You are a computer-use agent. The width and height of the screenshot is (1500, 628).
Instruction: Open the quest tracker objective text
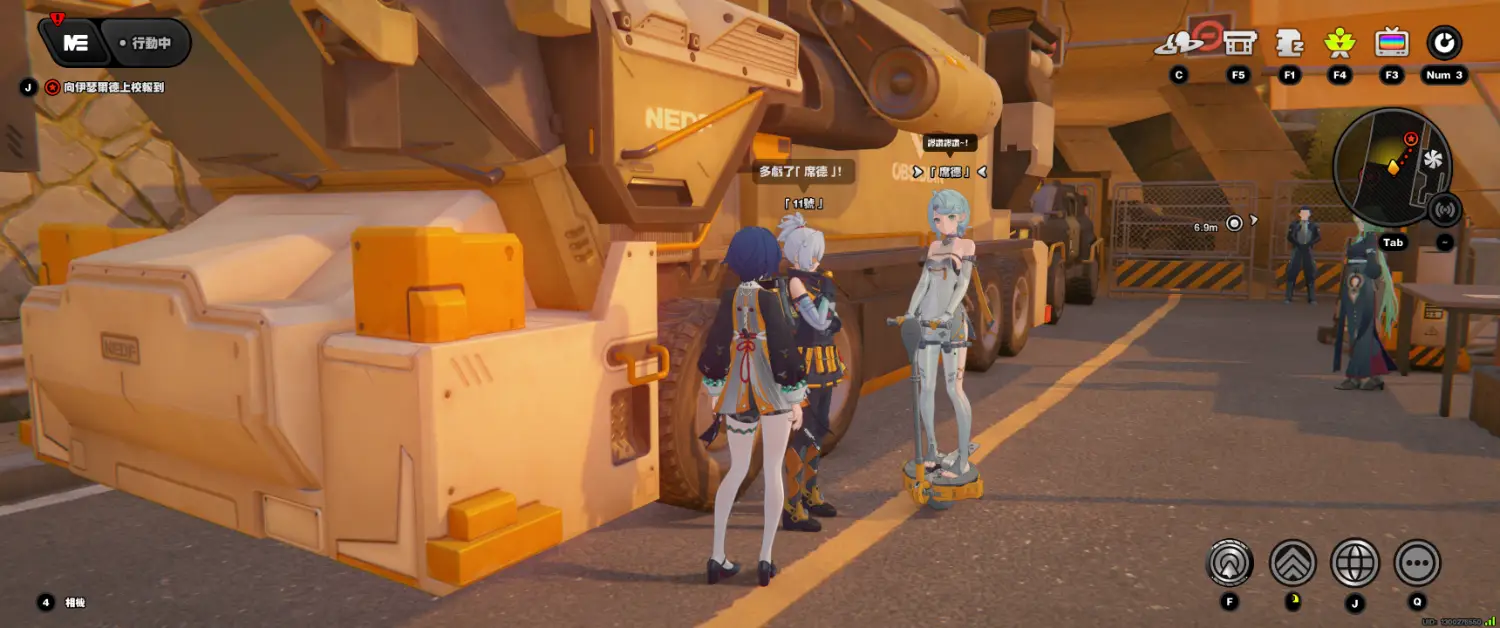pyautogui.click(x=113, y=87)
